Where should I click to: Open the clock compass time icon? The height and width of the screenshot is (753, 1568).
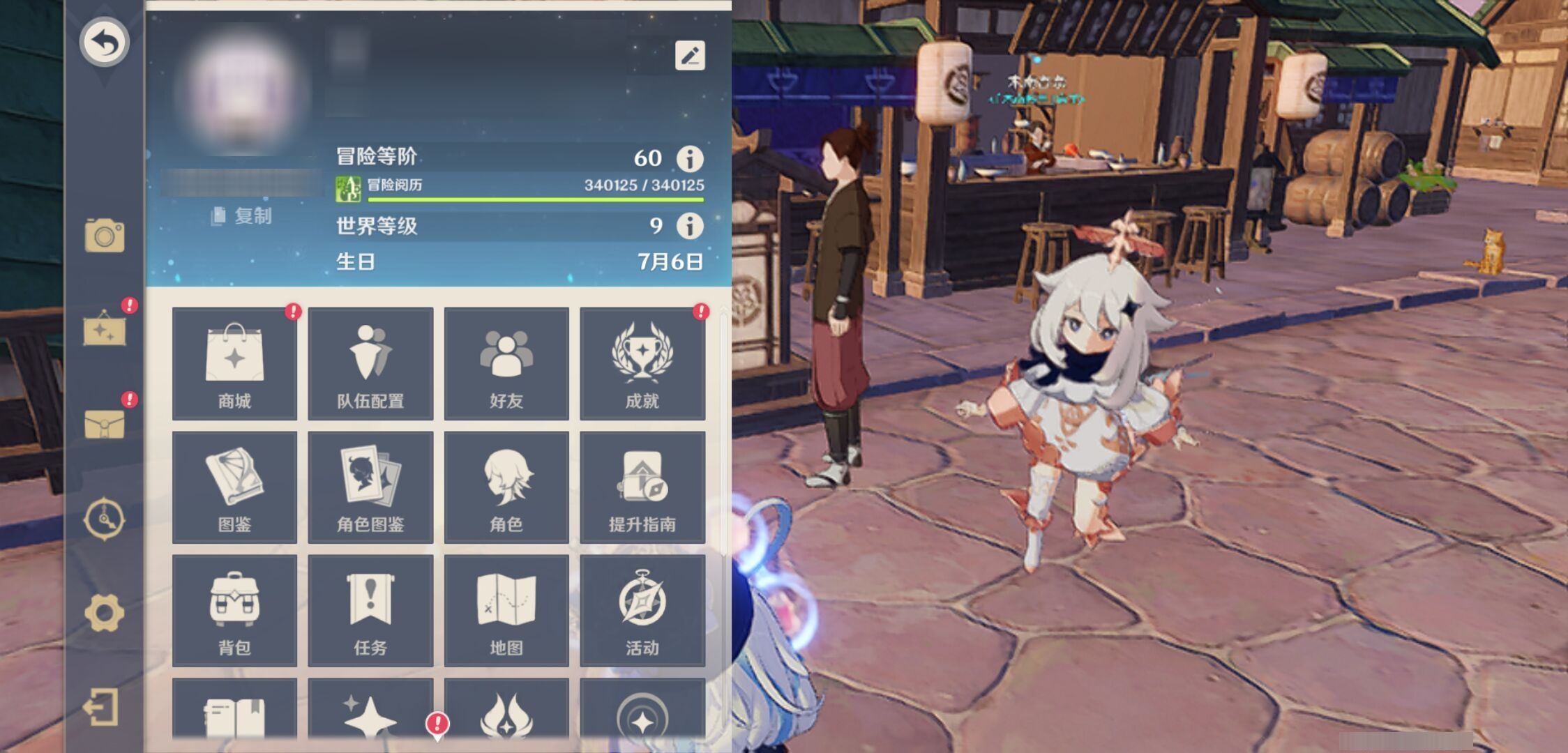[105, 519]
